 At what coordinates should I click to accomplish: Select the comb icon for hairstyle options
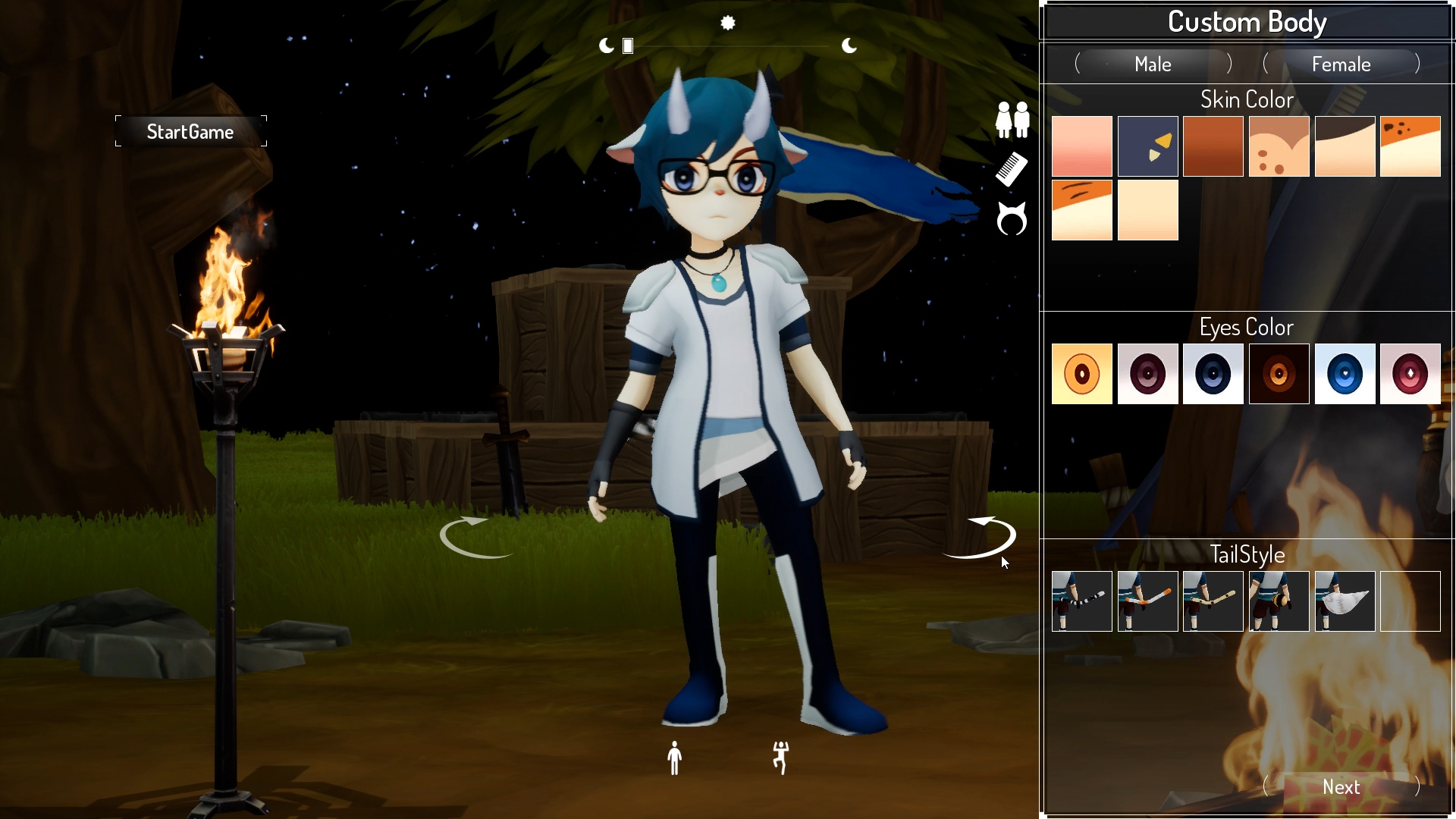pyautogui.click(x=1011, y=168)
